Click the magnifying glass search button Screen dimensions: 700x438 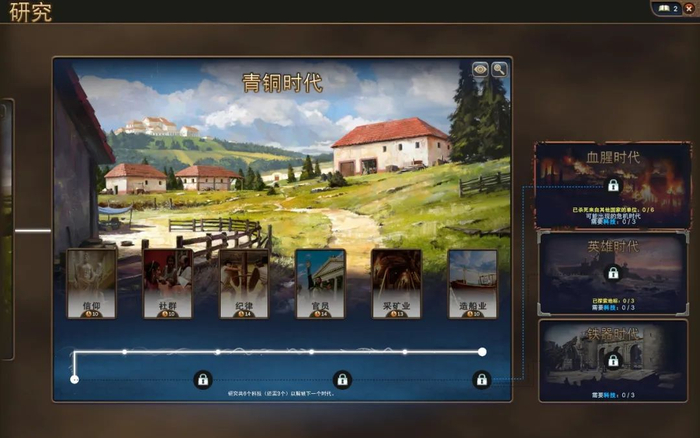pyautogui.click(x=499, y=69)
